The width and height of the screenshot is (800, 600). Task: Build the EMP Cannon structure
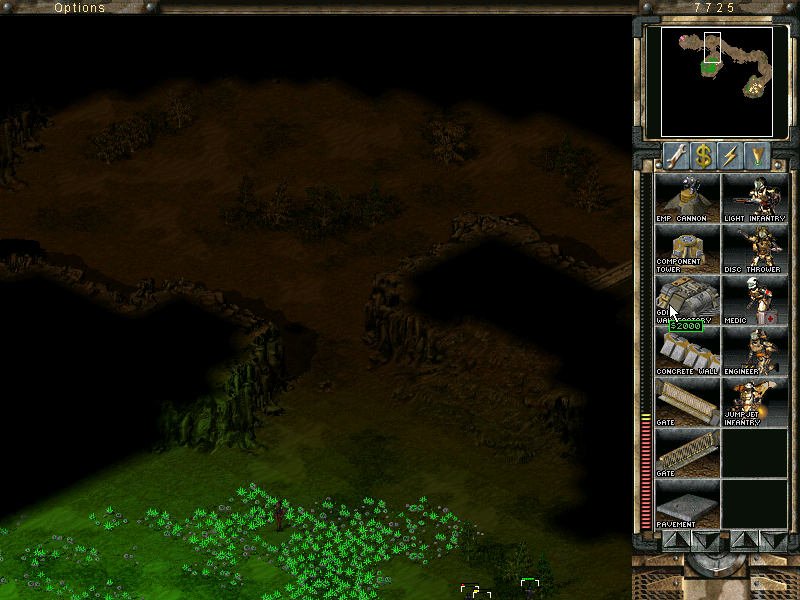tap(687, 198)
